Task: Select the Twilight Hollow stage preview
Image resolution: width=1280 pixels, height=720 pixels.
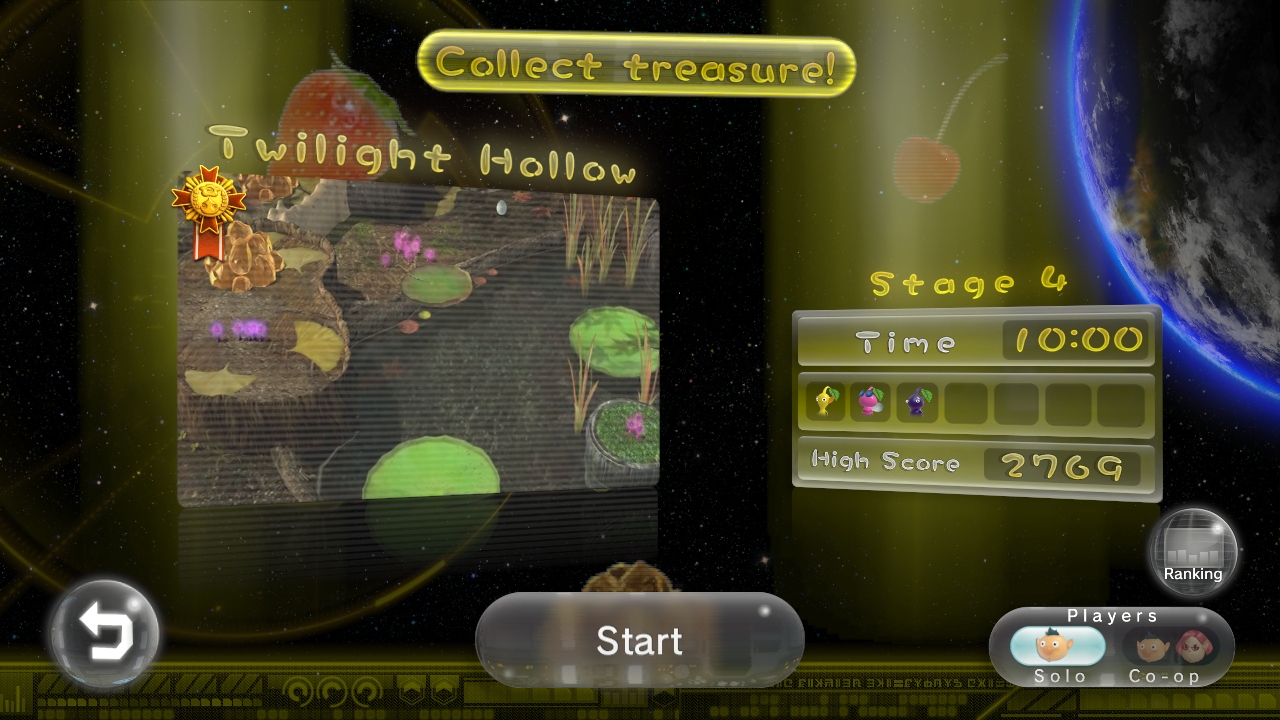Action: [x=418, y=345]
